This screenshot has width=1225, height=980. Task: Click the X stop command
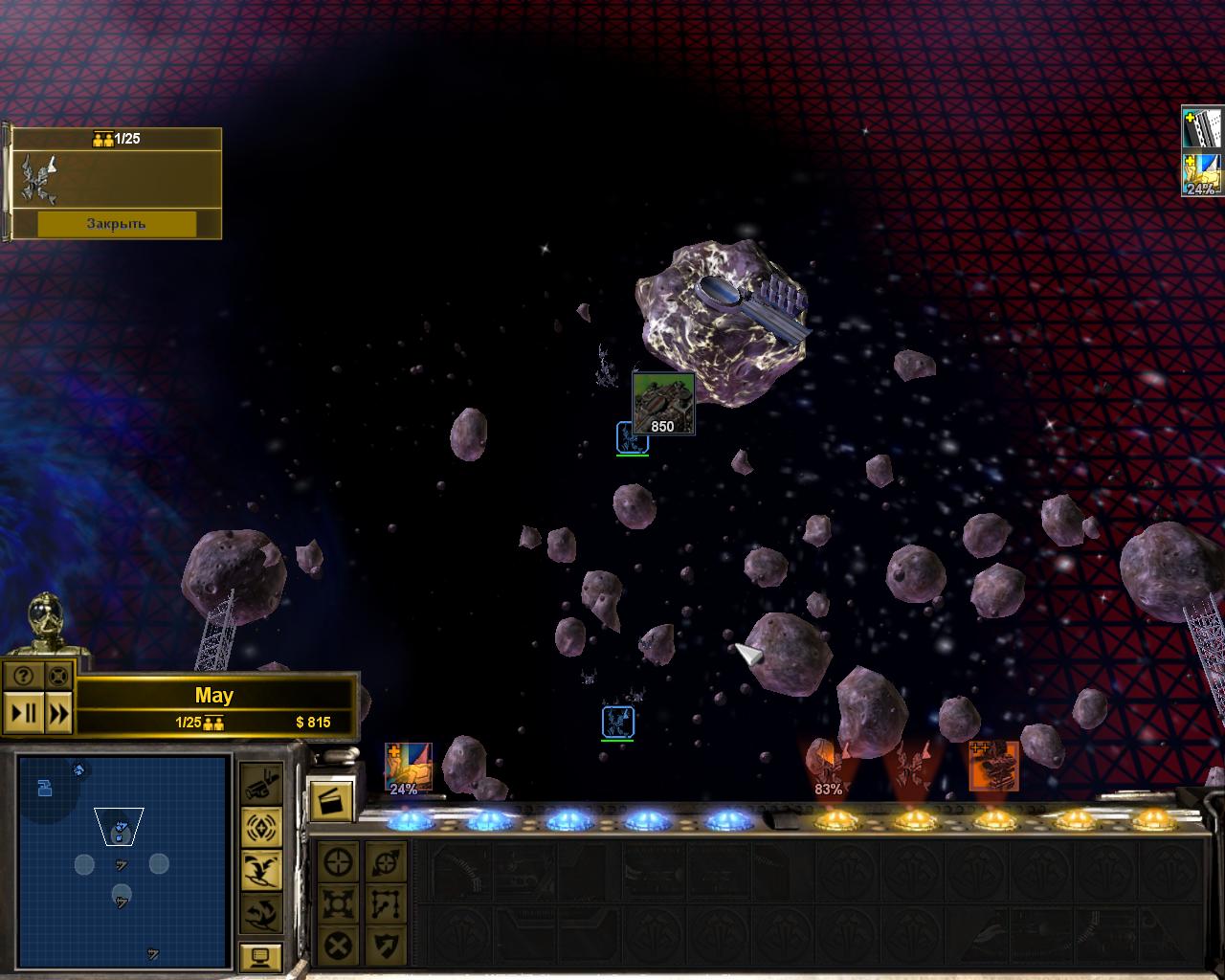click(339, 947)
